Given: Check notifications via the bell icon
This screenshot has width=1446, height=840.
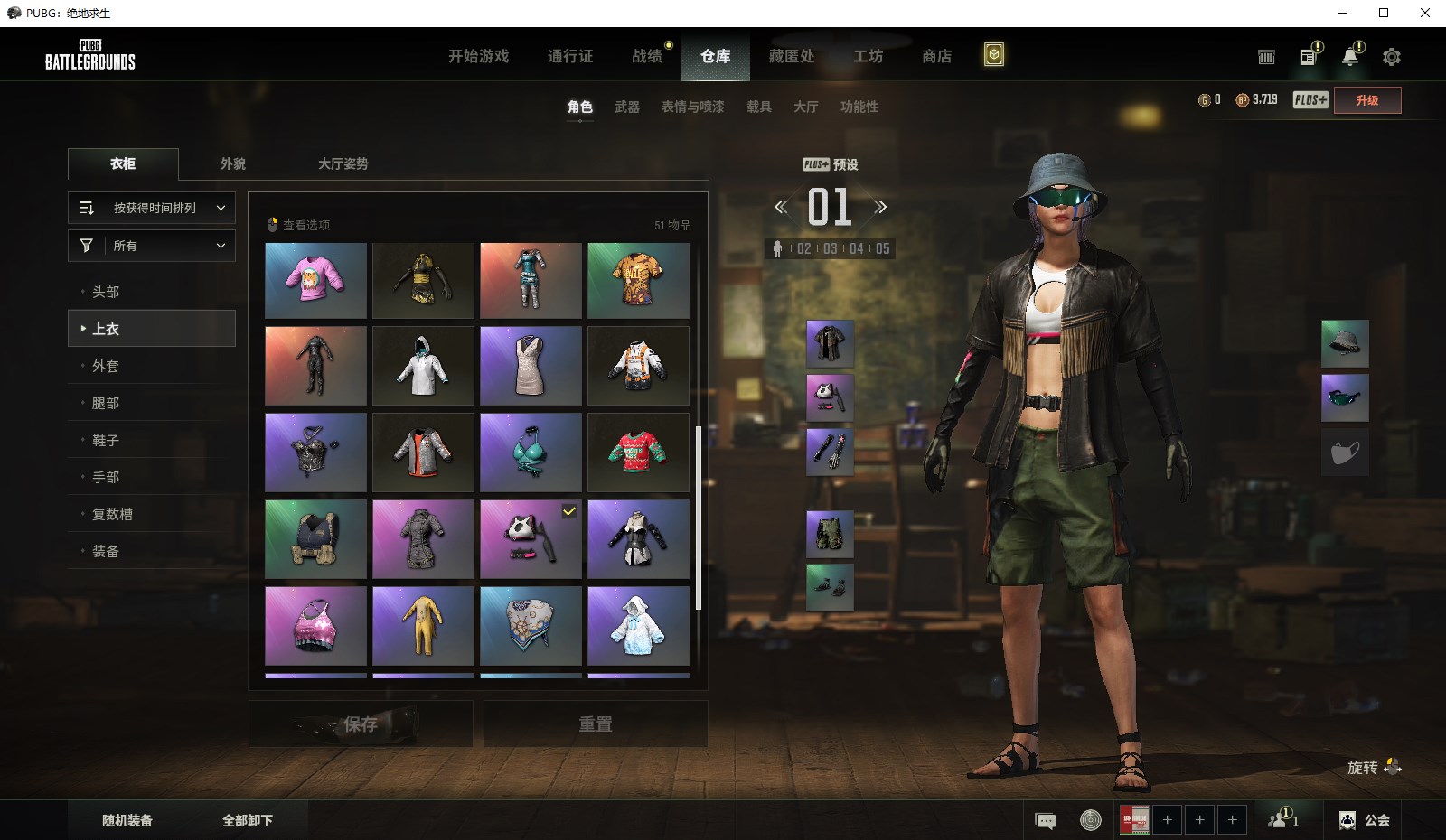Looking at the screenshot, I should tap(1350, 56).
